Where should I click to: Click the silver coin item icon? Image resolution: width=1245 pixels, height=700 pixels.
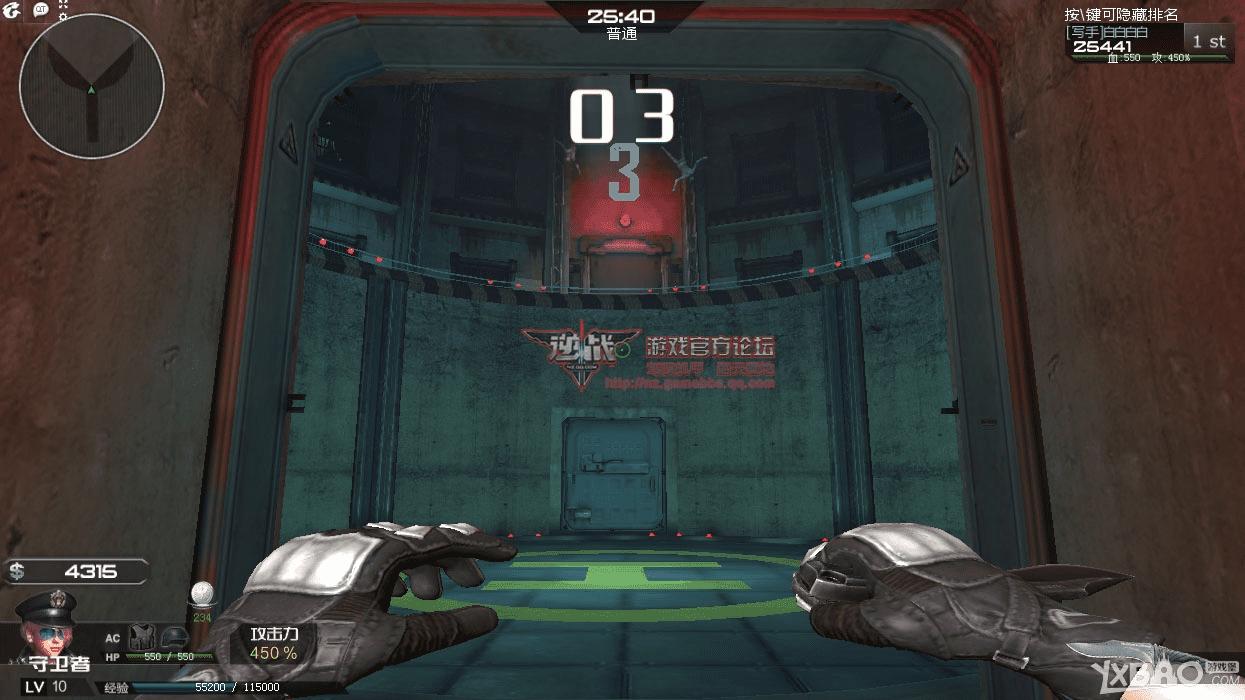[x=201, y=592]
